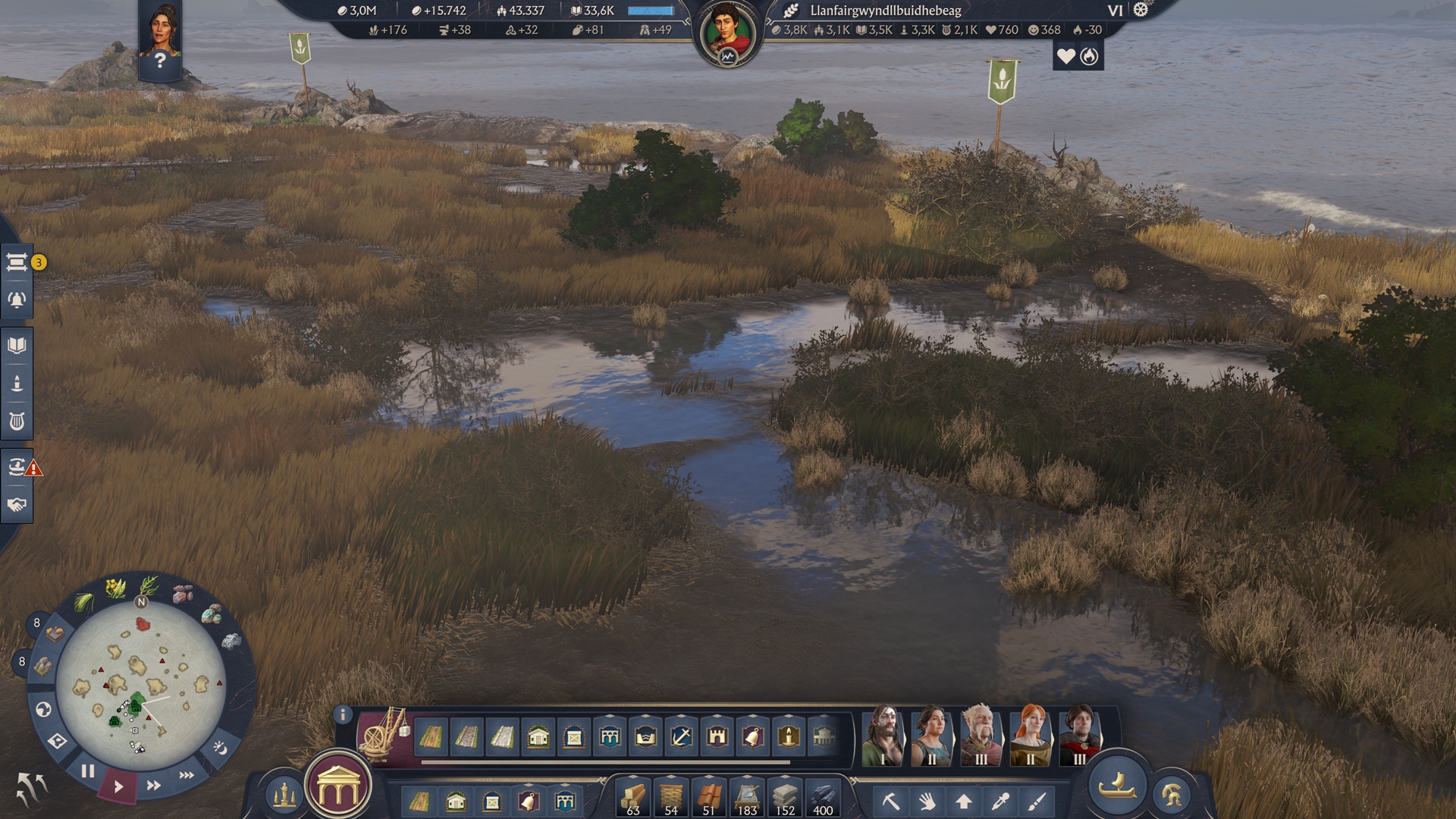Viewport: 1456px width, 819px height.
Task: Select the anchor harbor building icon
Action: [x=681, y=736]
